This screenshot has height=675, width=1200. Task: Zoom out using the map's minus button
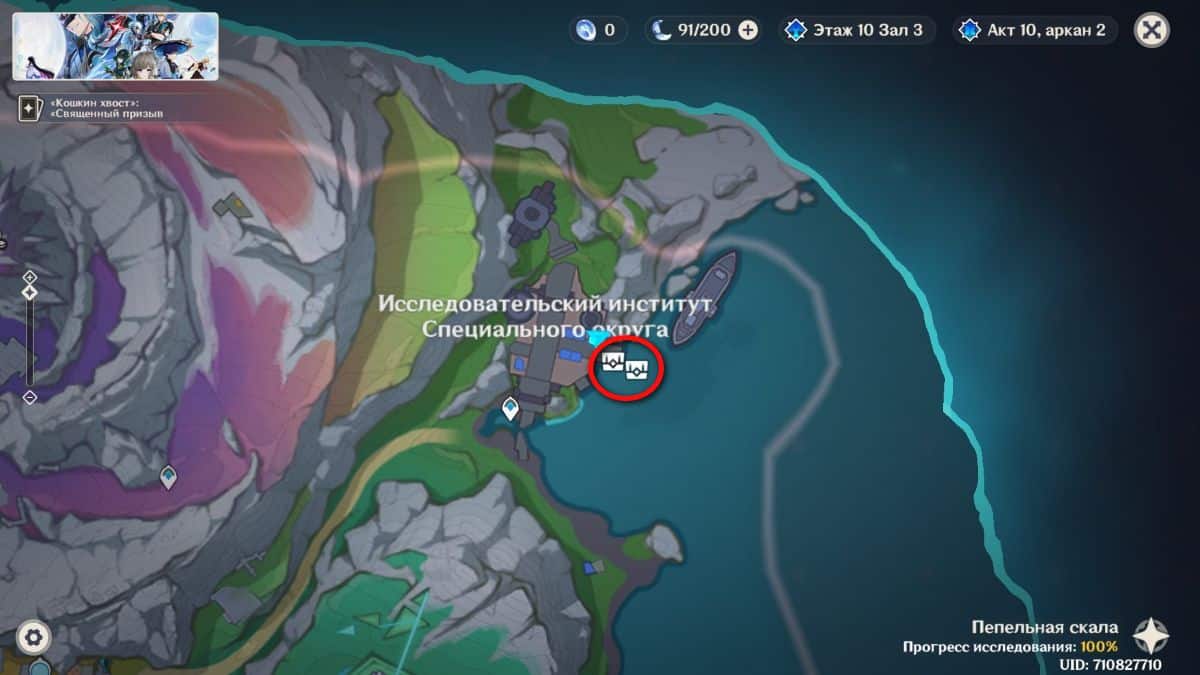click(30, 397)
